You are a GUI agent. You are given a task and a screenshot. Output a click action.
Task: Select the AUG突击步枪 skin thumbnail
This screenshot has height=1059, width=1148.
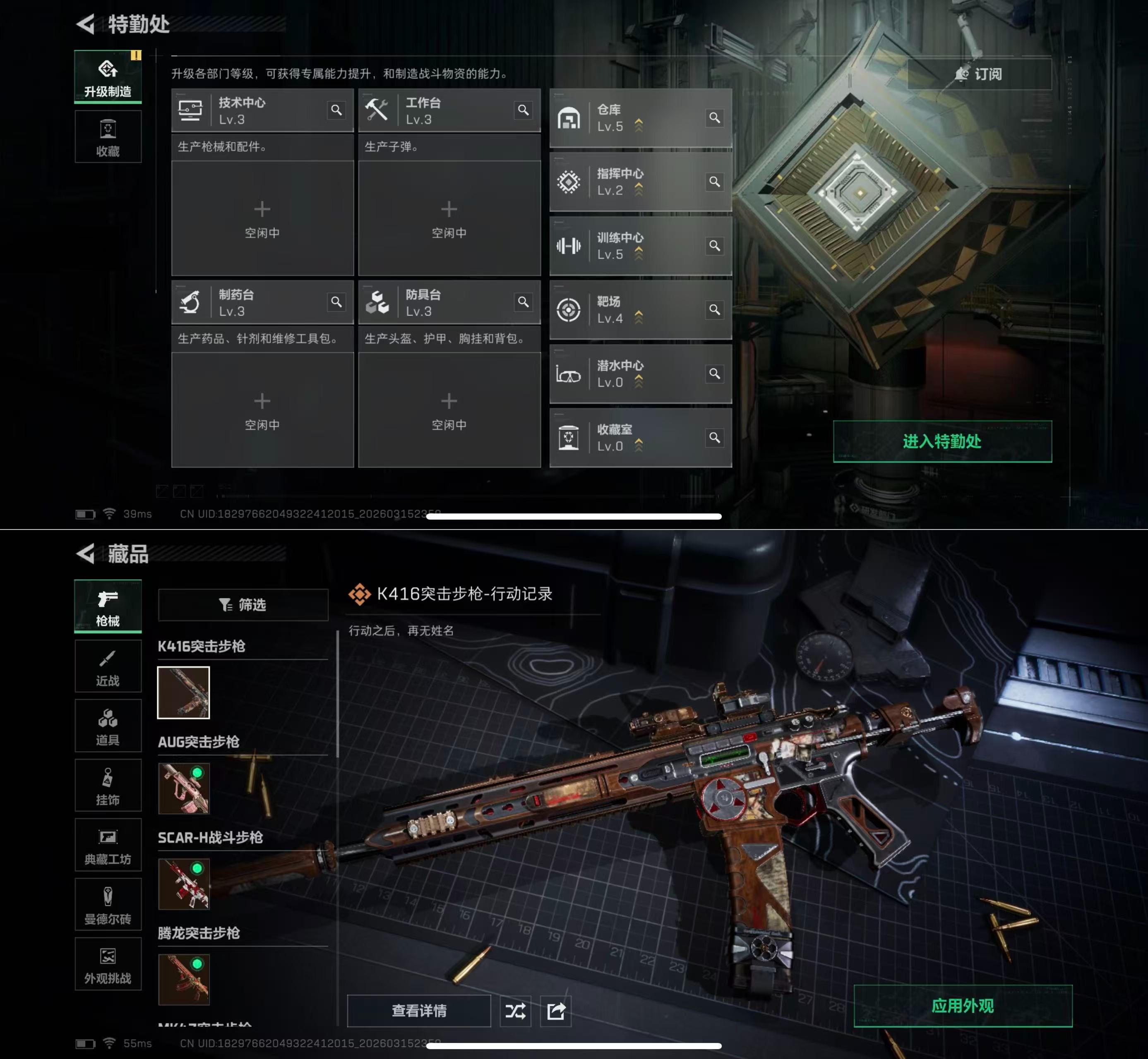(x=183, y=788)
